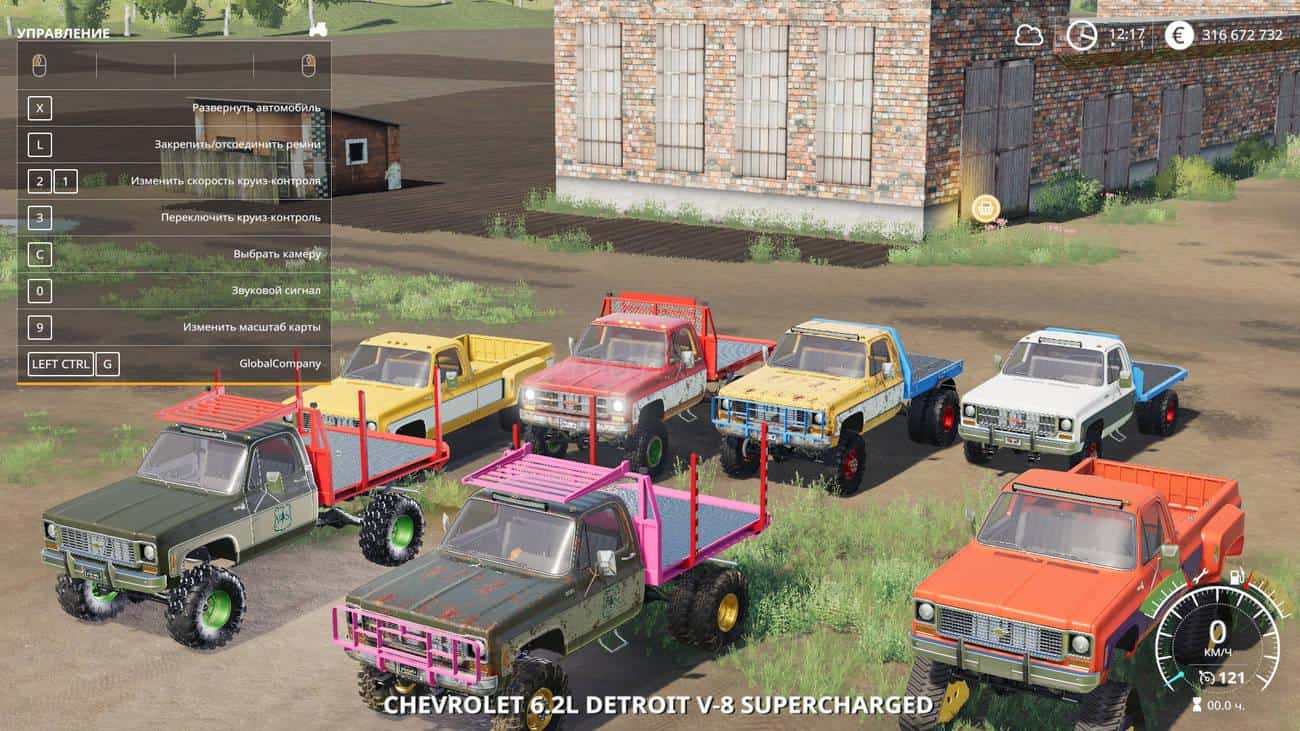1300x731 pixels.
Task: Toggle cruise control via Переключить круиз-контроль entry
Action: tap(240, 217)
